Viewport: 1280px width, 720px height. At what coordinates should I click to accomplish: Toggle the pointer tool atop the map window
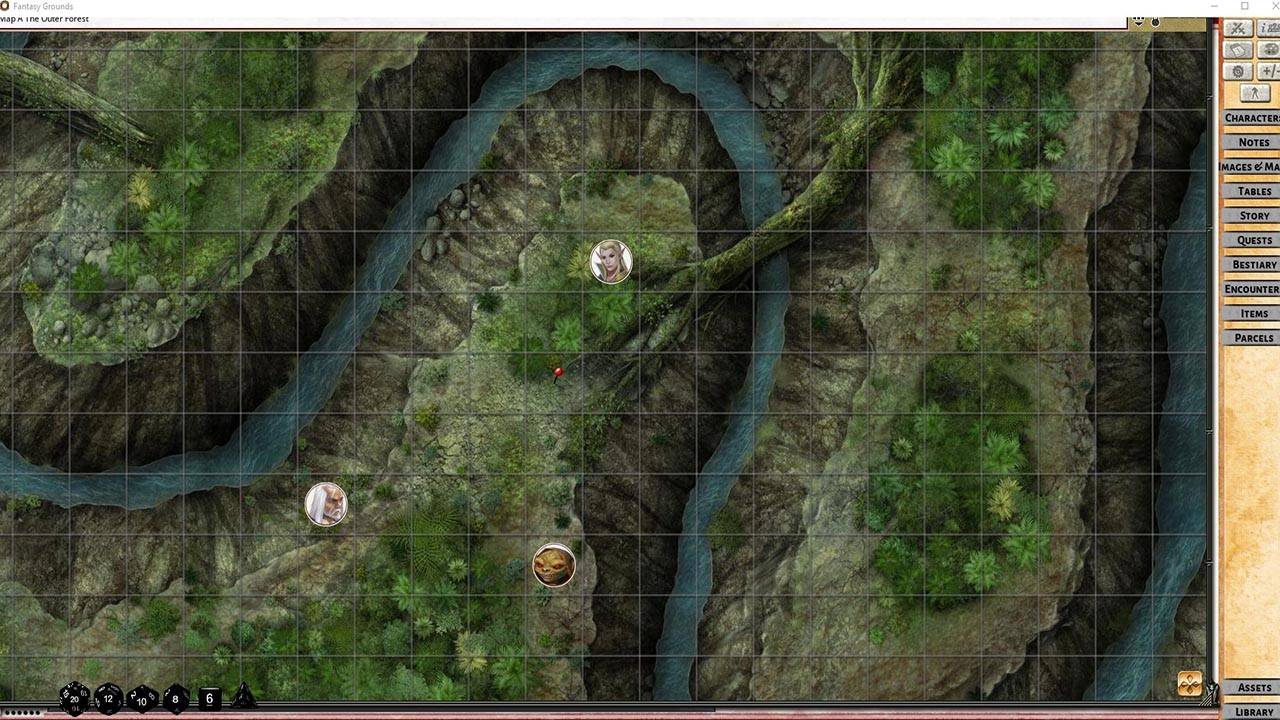tap(1155, 21)
